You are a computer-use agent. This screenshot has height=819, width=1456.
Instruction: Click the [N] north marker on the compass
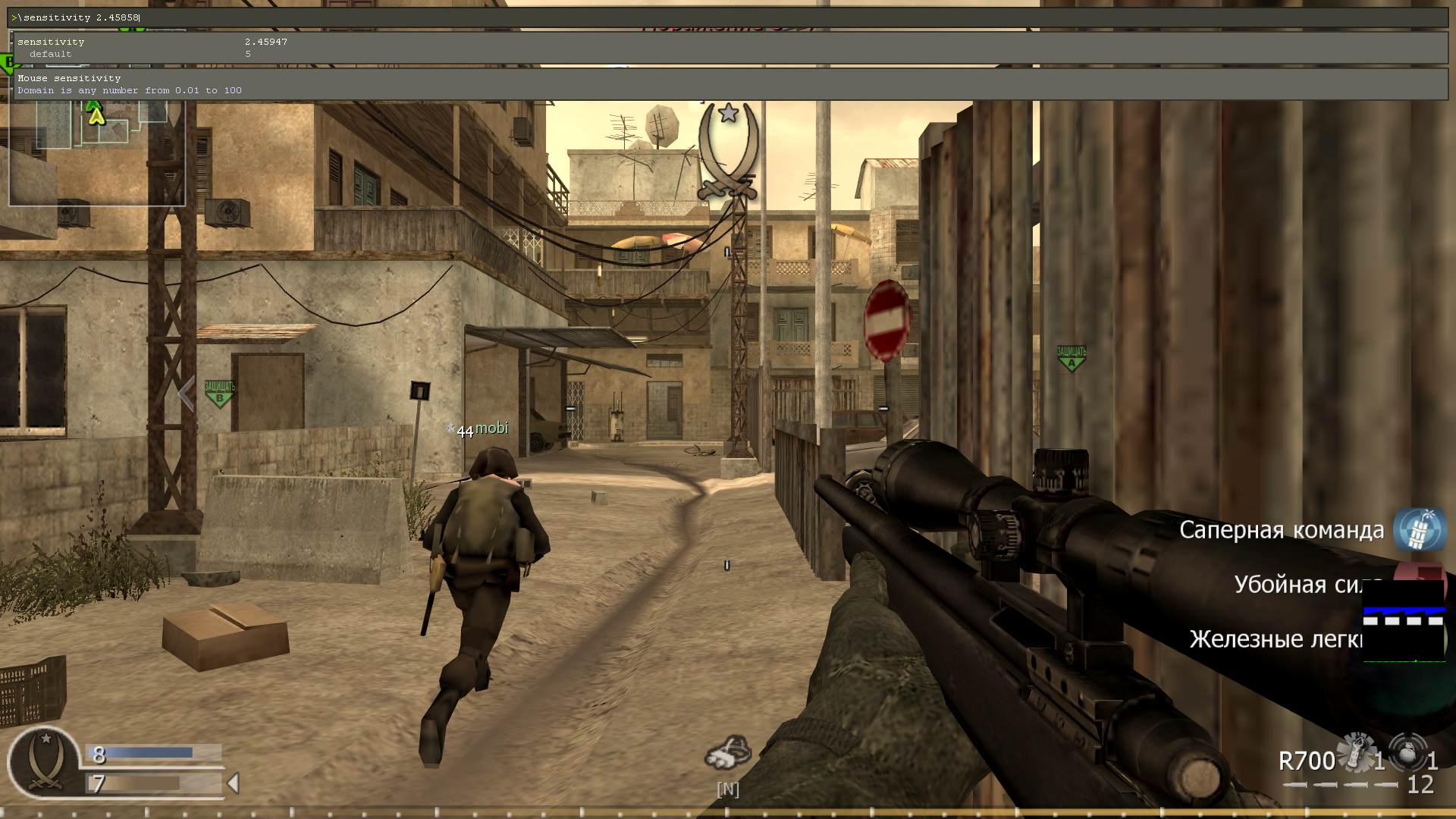click(x=729, y=789)
